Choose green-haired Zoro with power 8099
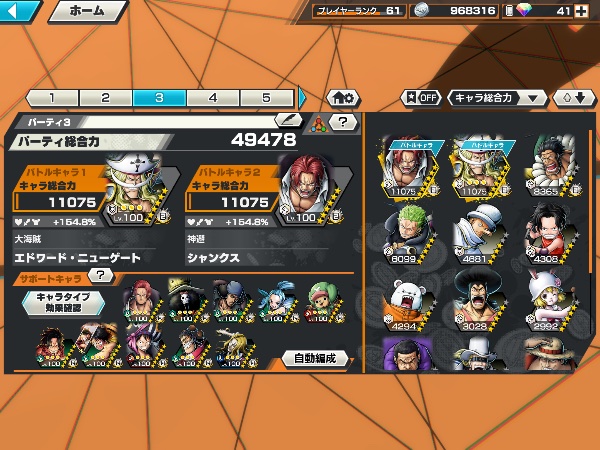600x450 pixels. tap(407, 232)
